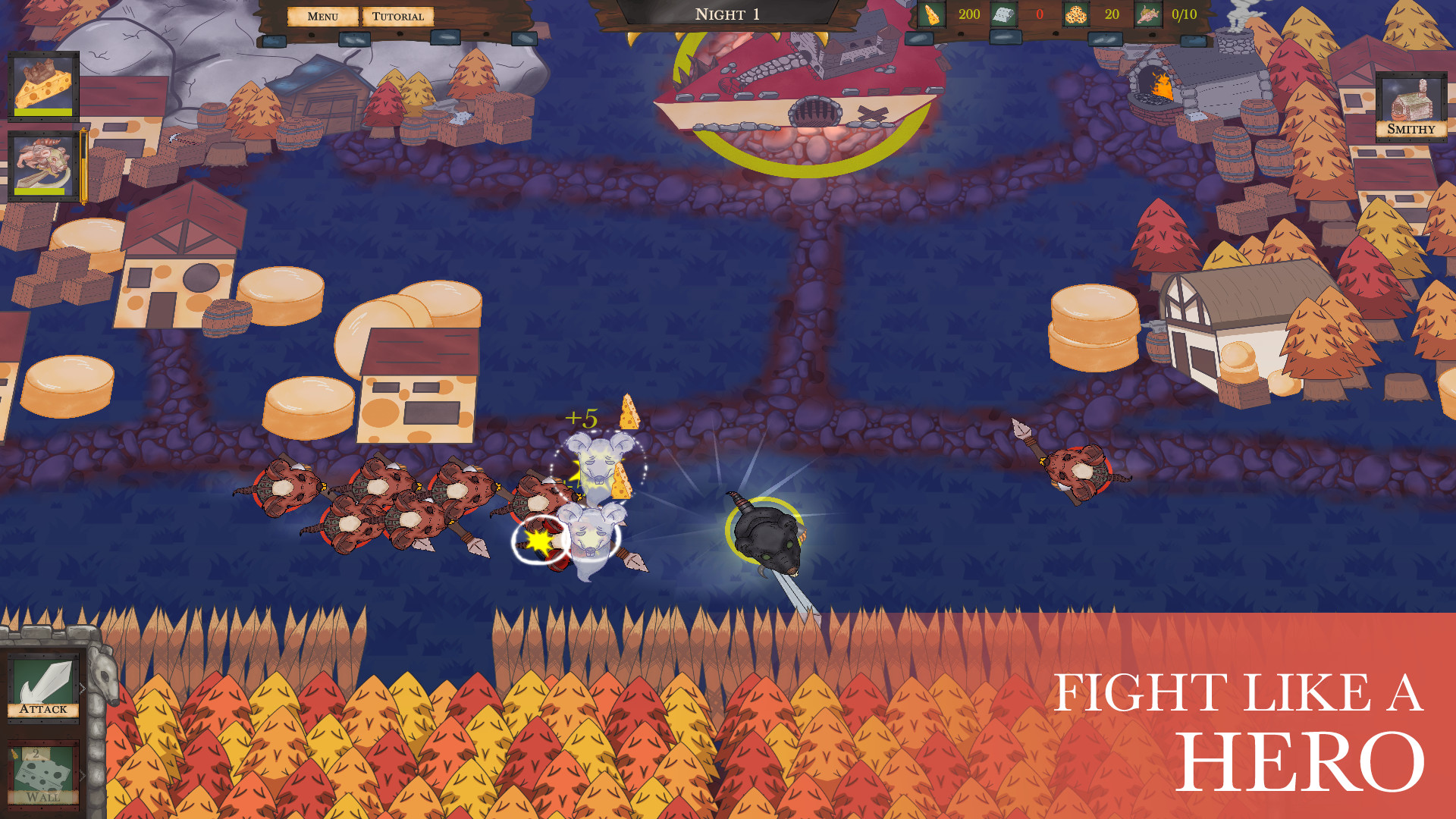
Task: Click the rat population icon showing 0/10
Action: point(1147,13)
